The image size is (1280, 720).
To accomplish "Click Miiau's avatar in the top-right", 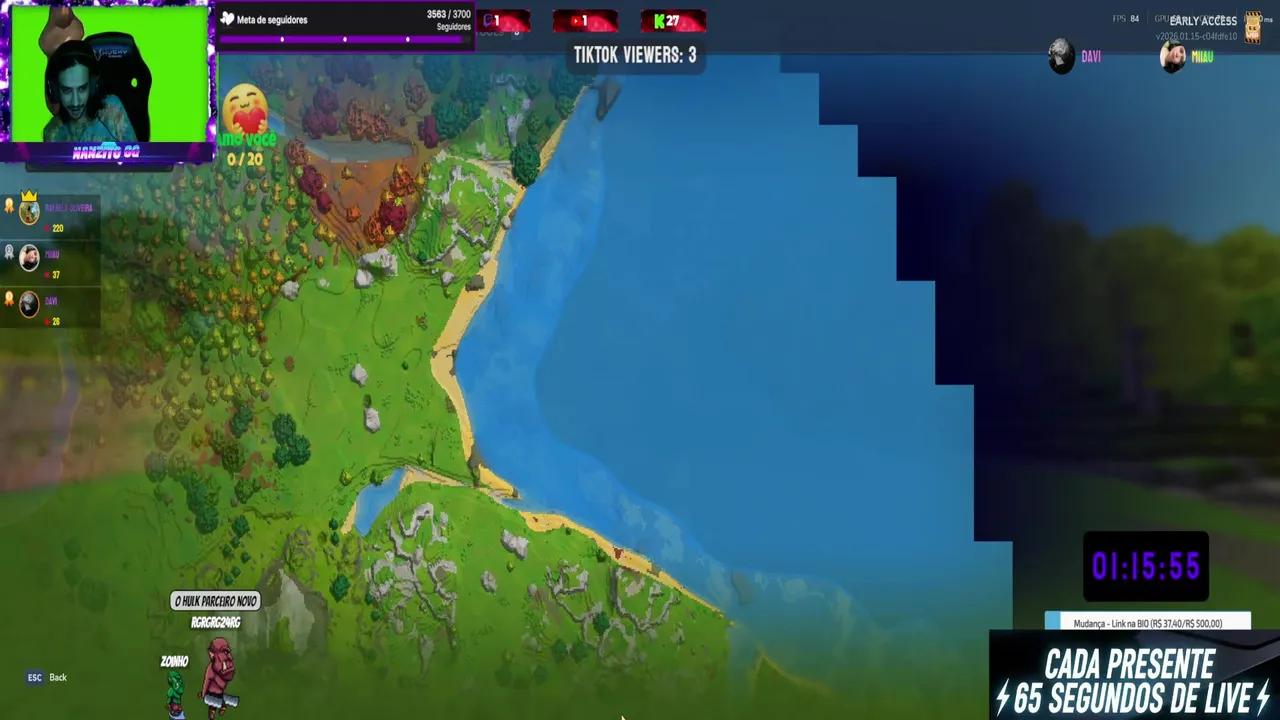I will [1170, 56].
